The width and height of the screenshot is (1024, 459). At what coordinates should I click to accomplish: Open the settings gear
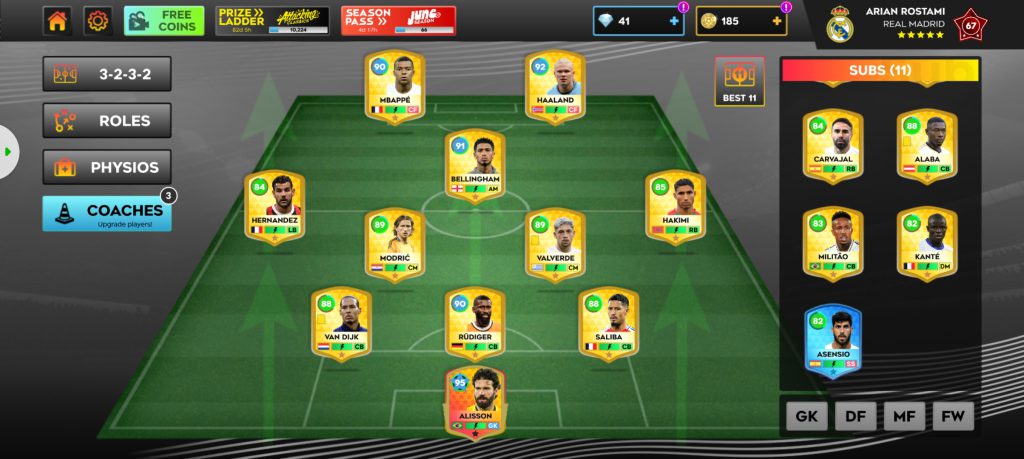(97, 21)
